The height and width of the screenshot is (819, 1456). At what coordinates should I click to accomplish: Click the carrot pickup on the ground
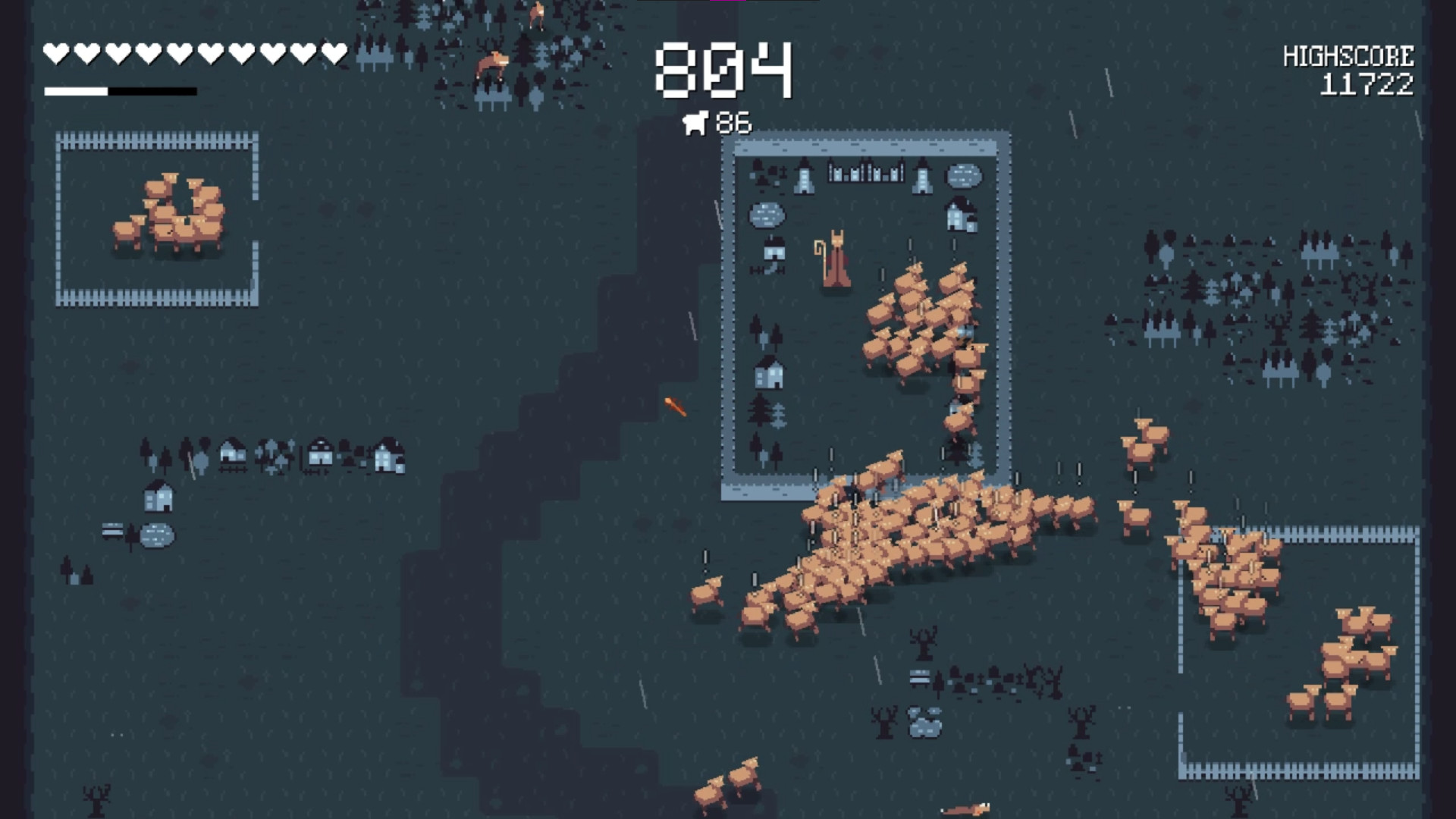click(676, 408)
